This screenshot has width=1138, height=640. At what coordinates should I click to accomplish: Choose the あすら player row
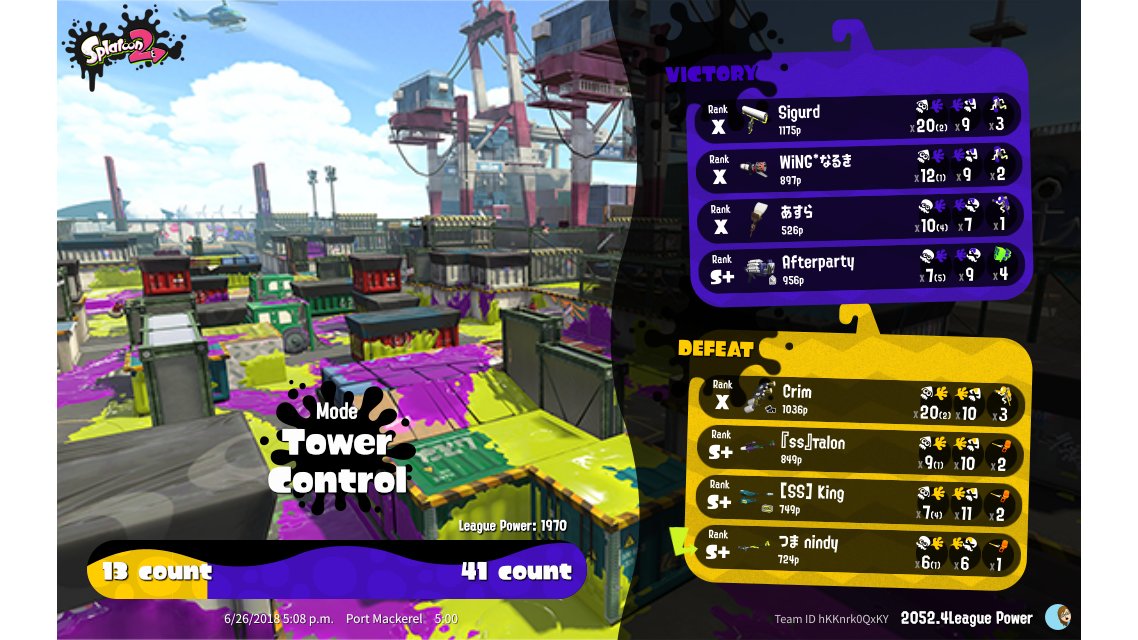click(x=858, y=218)
